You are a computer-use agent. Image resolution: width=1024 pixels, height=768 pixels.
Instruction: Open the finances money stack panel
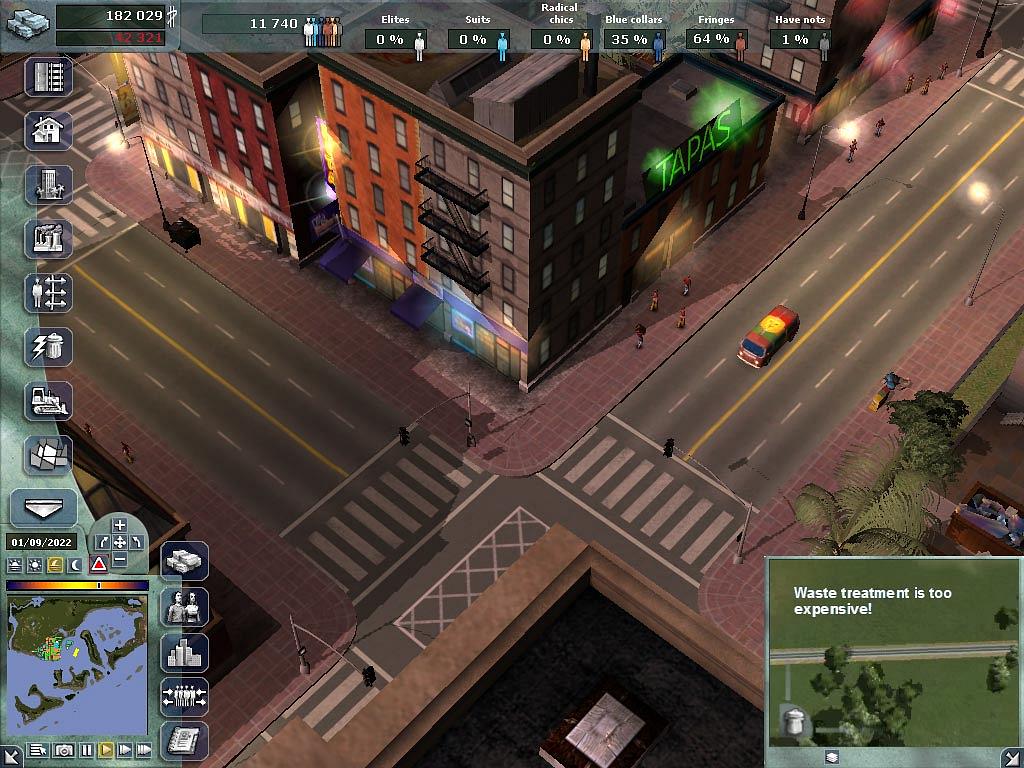184,561
